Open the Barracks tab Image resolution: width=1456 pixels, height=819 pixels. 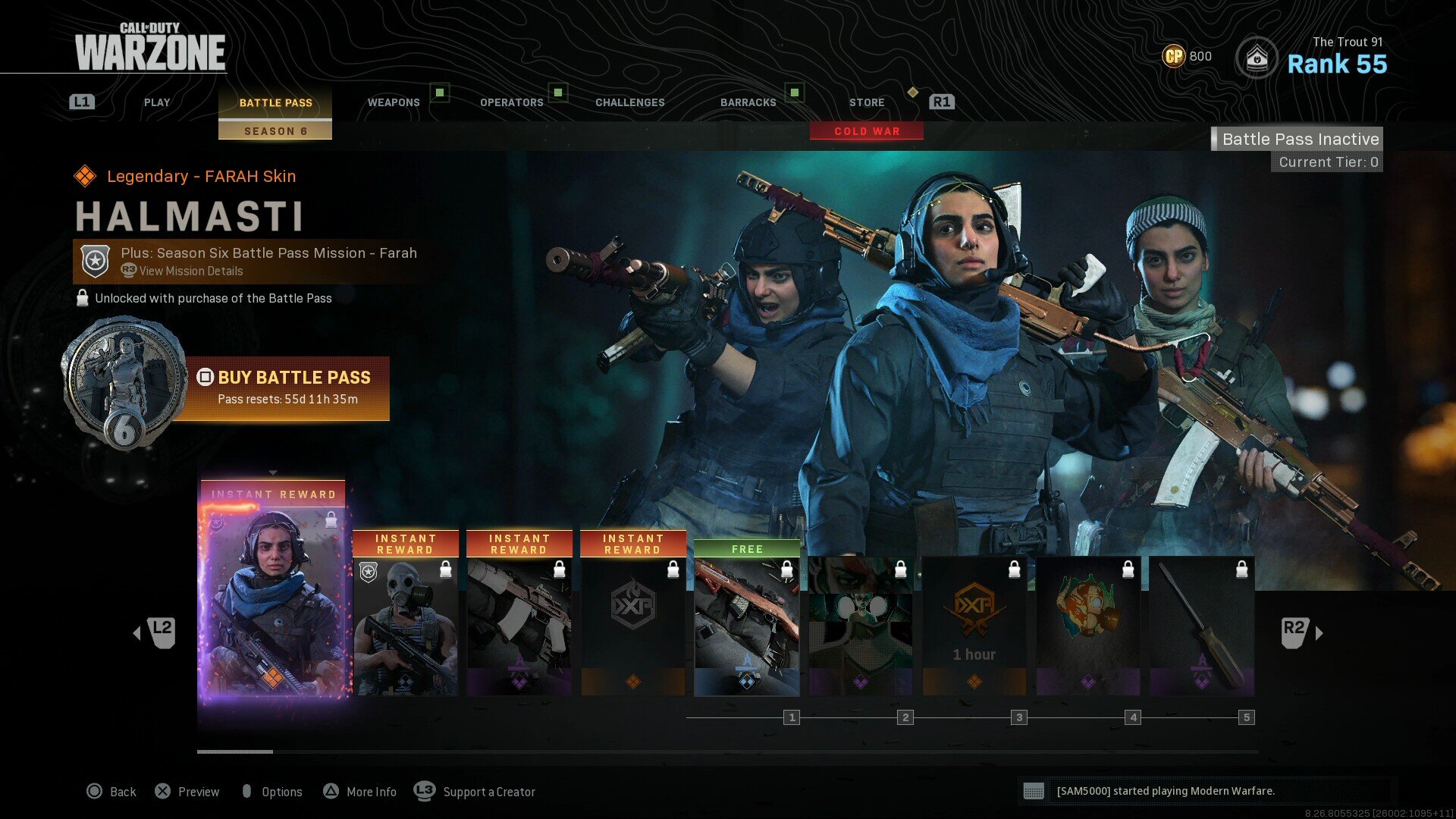pyautogui.click(x=748, y=102)
